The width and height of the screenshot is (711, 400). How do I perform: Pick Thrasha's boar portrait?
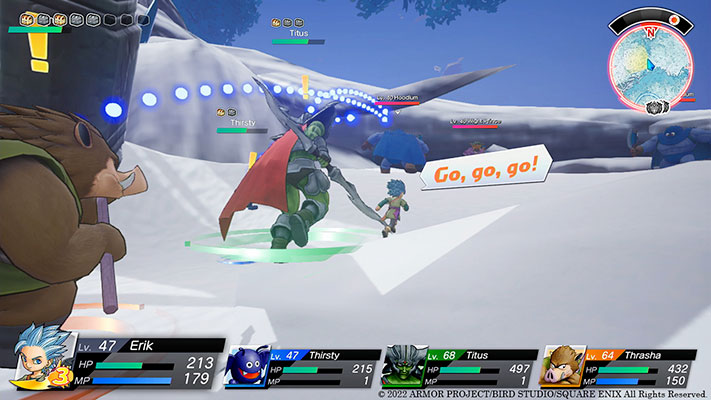pos(562,366)
